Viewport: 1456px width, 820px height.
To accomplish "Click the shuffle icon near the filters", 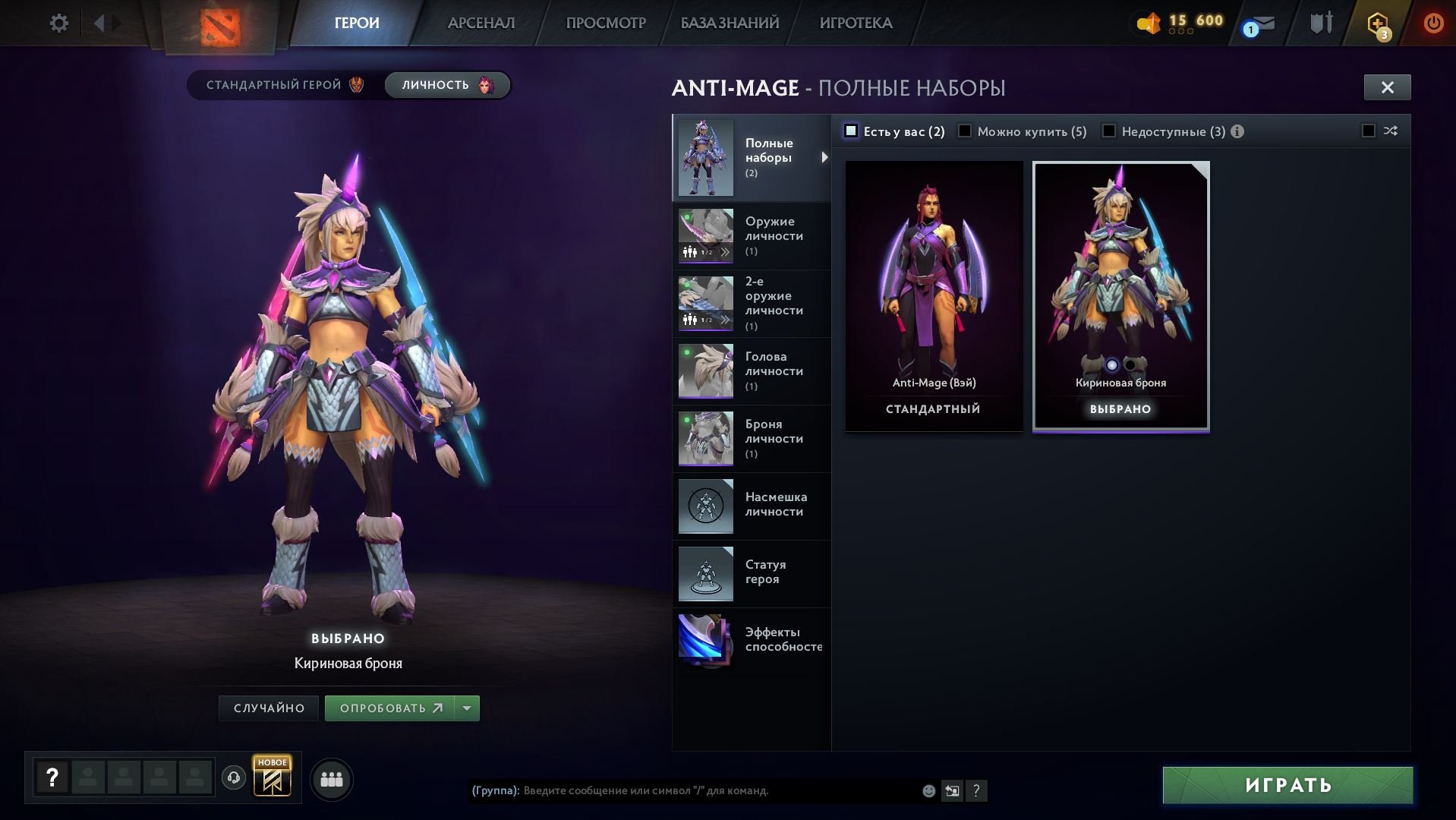I will point(1389,131).
